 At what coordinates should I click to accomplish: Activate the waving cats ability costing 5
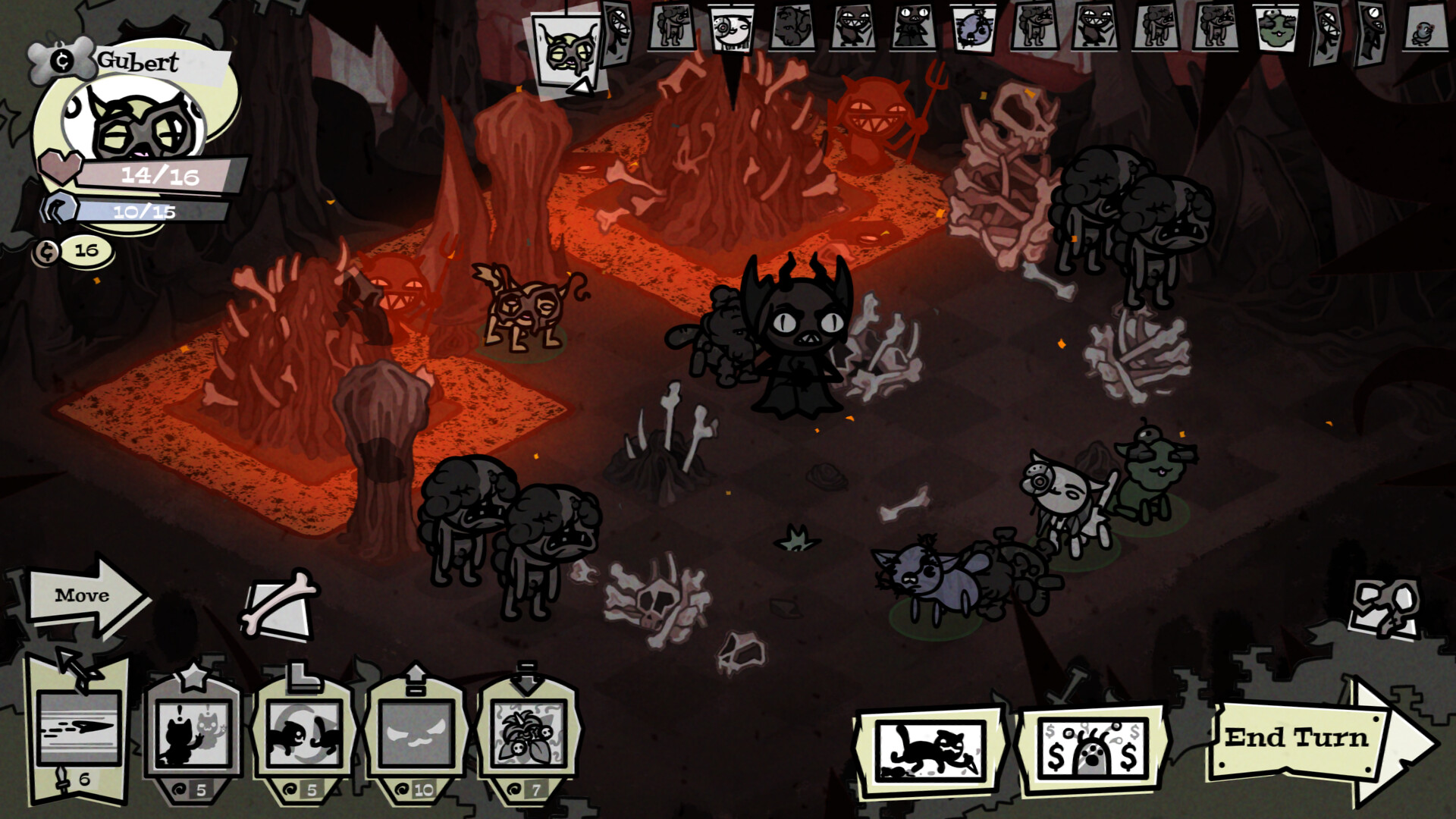tap(193, 732)
